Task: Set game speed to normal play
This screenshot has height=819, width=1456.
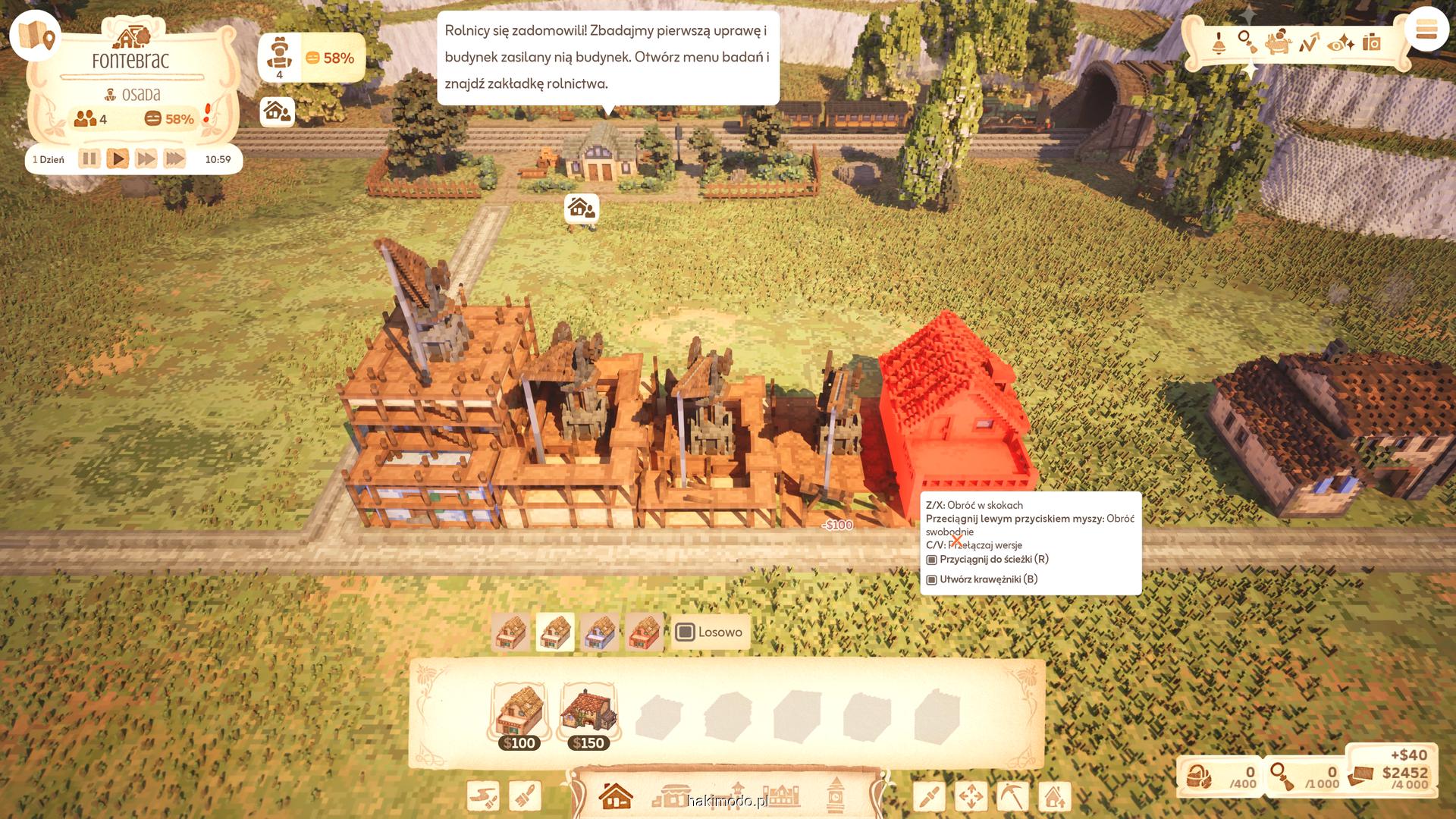Action: coord(118,159)
